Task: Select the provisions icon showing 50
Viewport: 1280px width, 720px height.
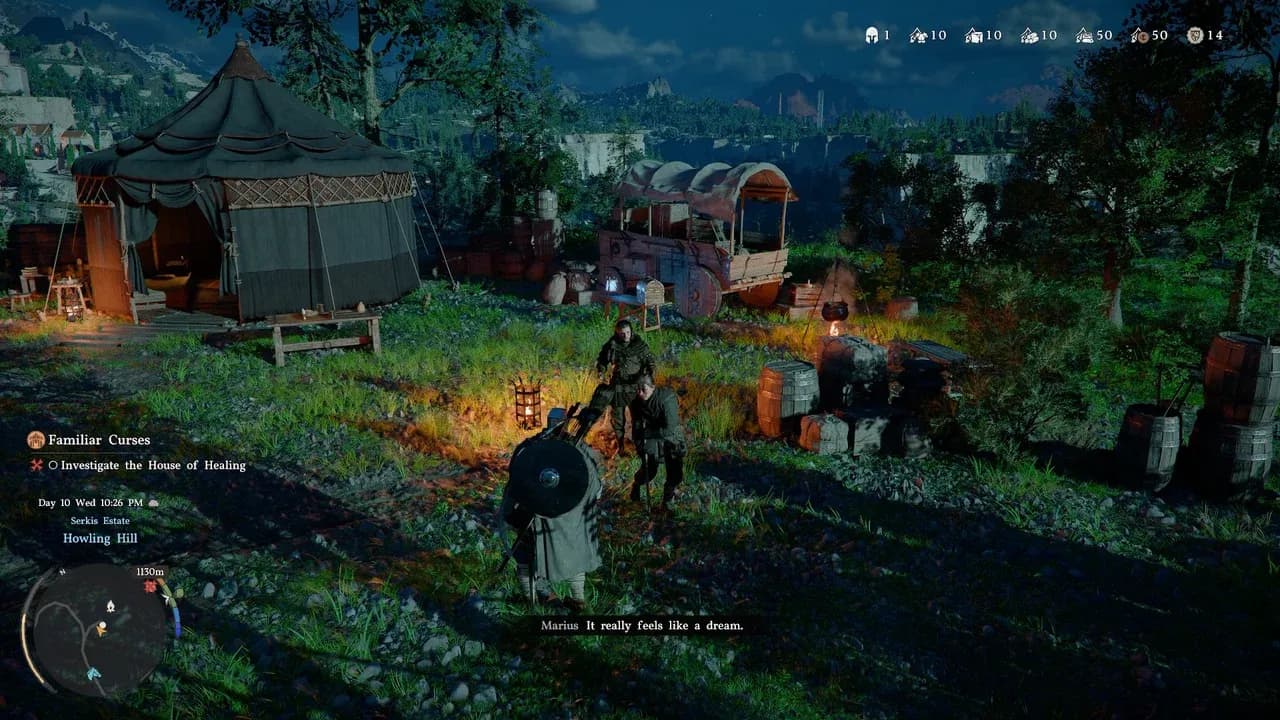Action: (1084, 36)
